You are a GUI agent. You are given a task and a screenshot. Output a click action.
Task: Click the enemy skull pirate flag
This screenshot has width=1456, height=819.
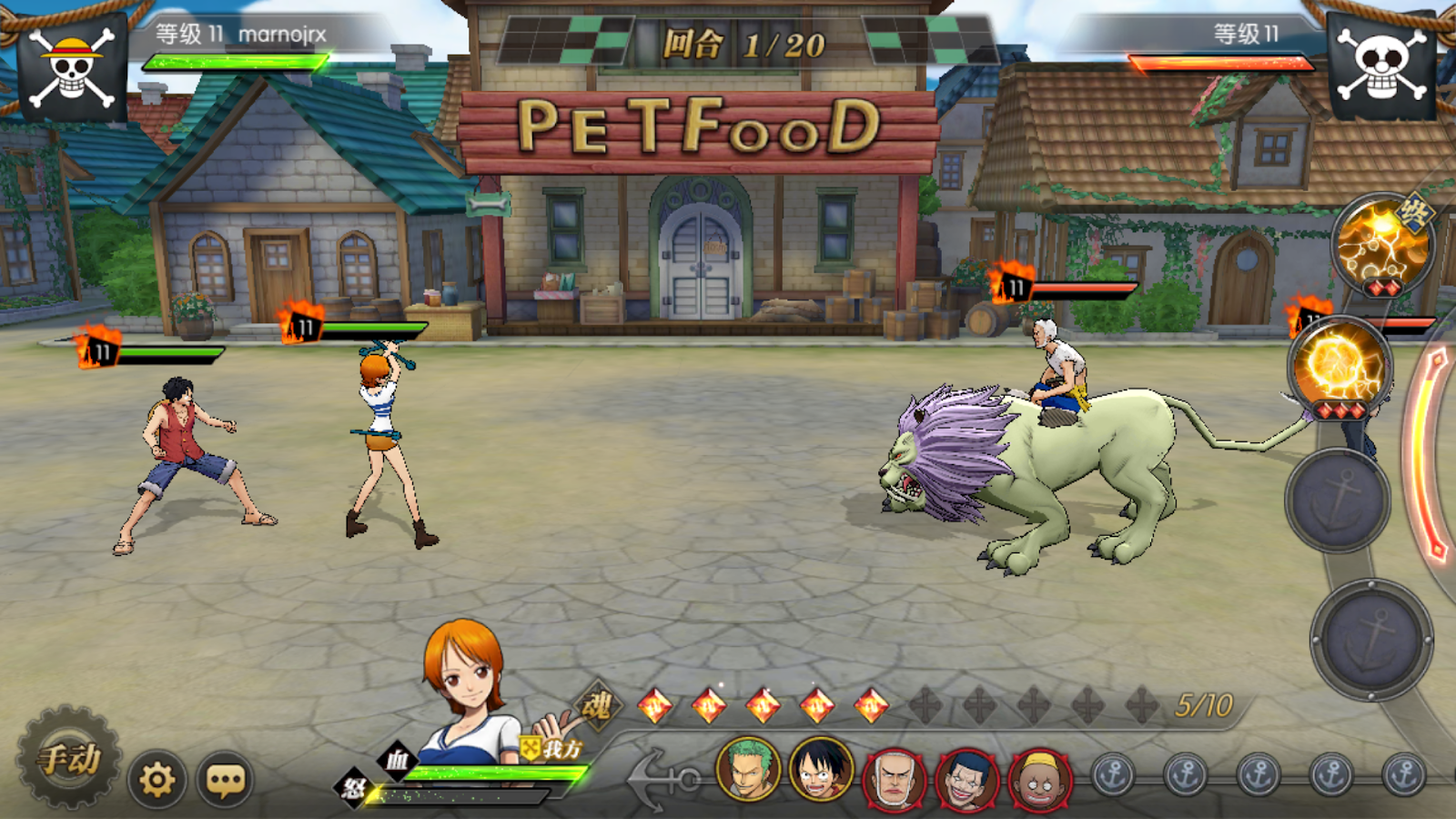[1381, 66]
